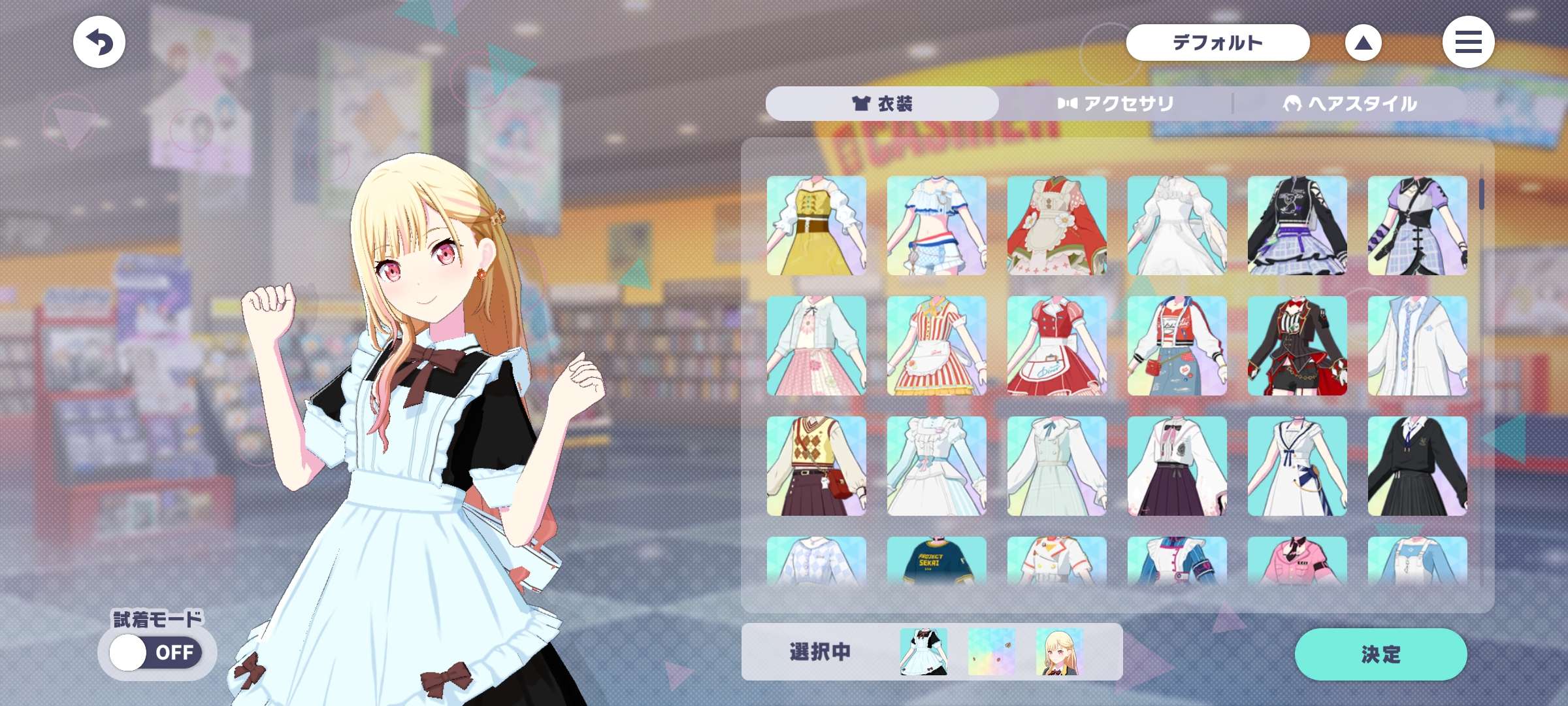This screenshot has height=706, width=1568.
Task: Open the デフォルト sort dropdown
Action: [1217, 42]
